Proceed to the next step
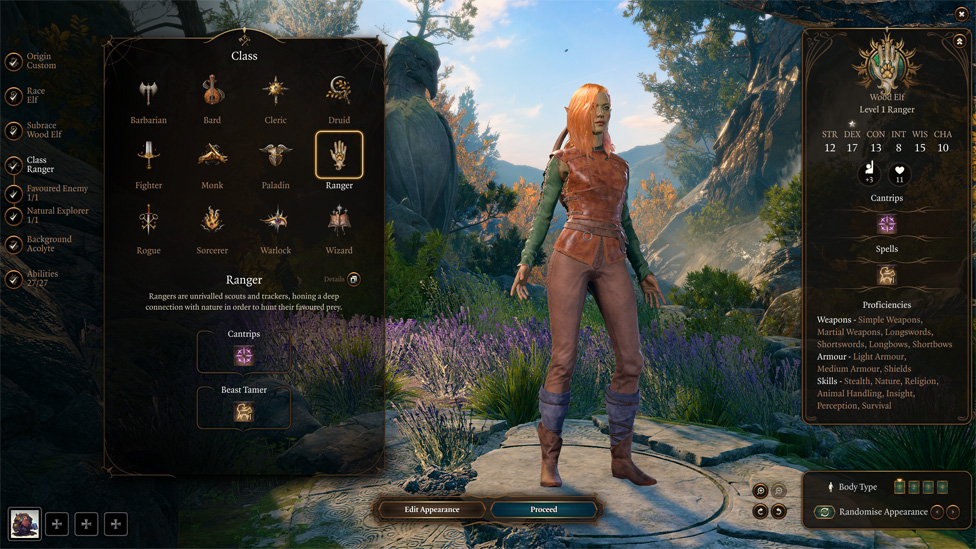 (543, 510)
